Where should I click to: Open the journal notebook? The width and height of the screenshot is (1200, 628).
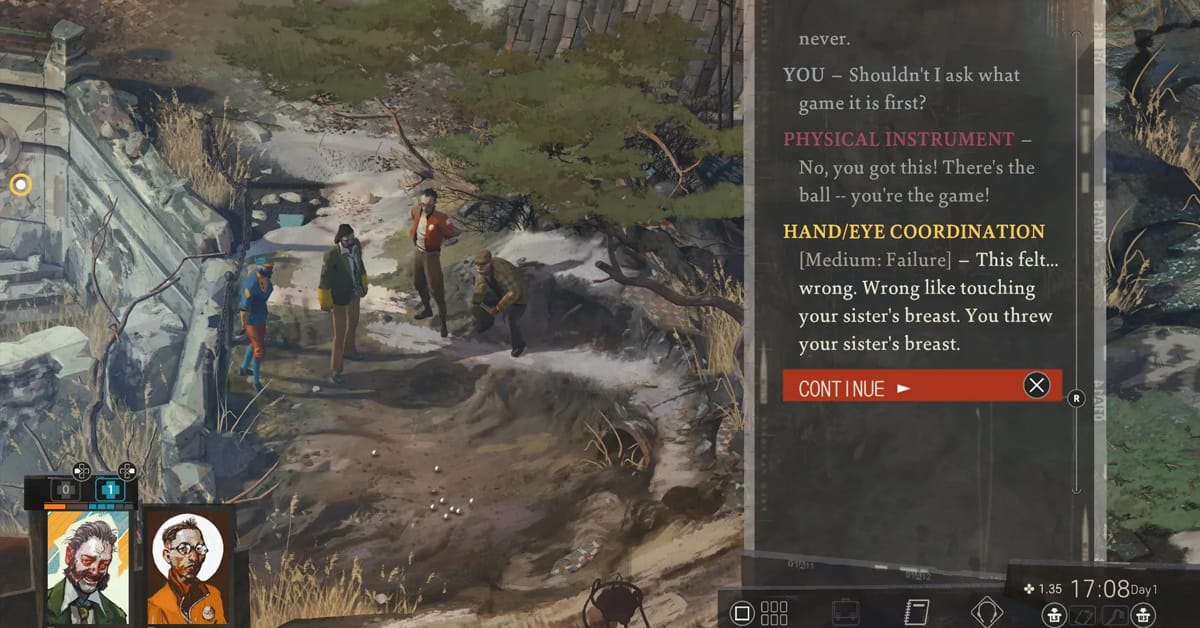915,611
